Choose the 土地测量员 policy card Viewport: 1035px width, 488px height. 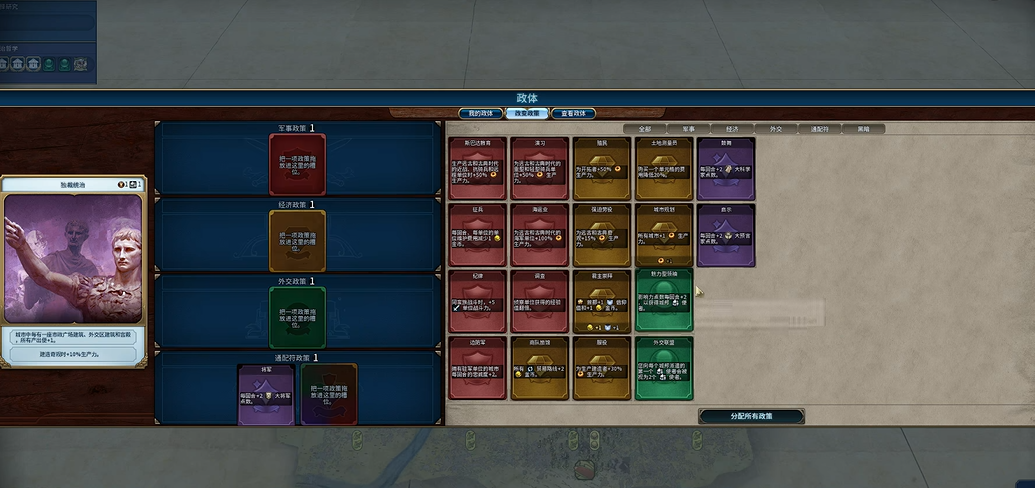[664, 167]
